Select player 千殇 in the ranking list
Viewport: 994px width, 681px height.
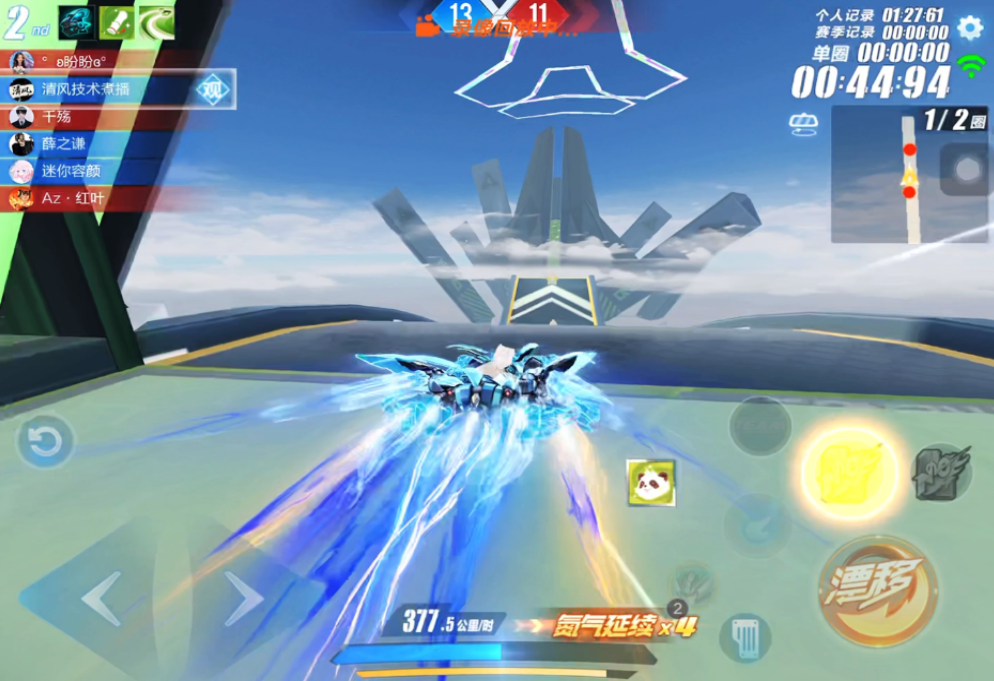click(x=60, y=117)
